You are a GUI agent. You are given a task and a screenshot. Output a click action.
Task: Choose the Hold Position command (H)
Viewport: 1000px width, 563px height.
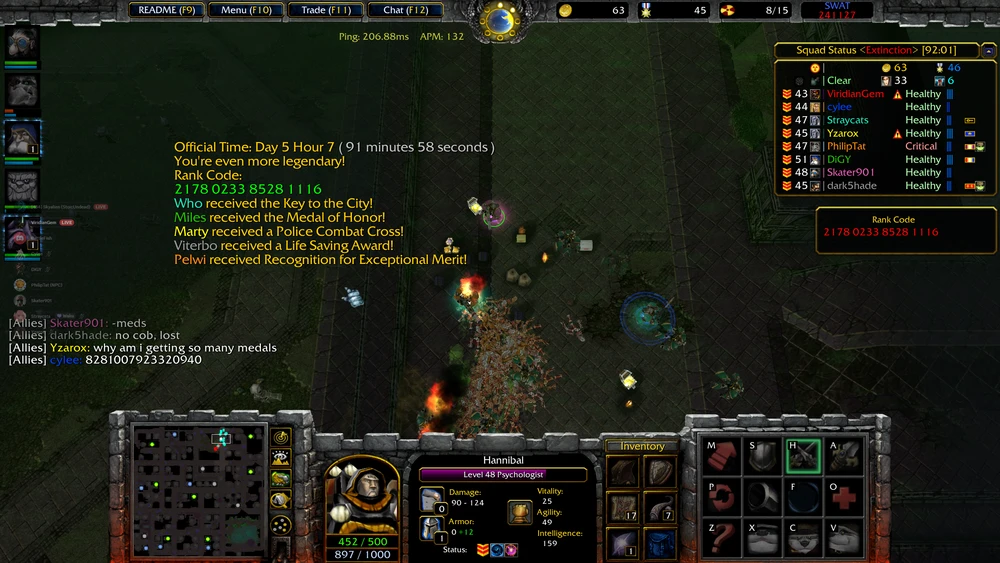pyautogui.click(x=804, y=456)
